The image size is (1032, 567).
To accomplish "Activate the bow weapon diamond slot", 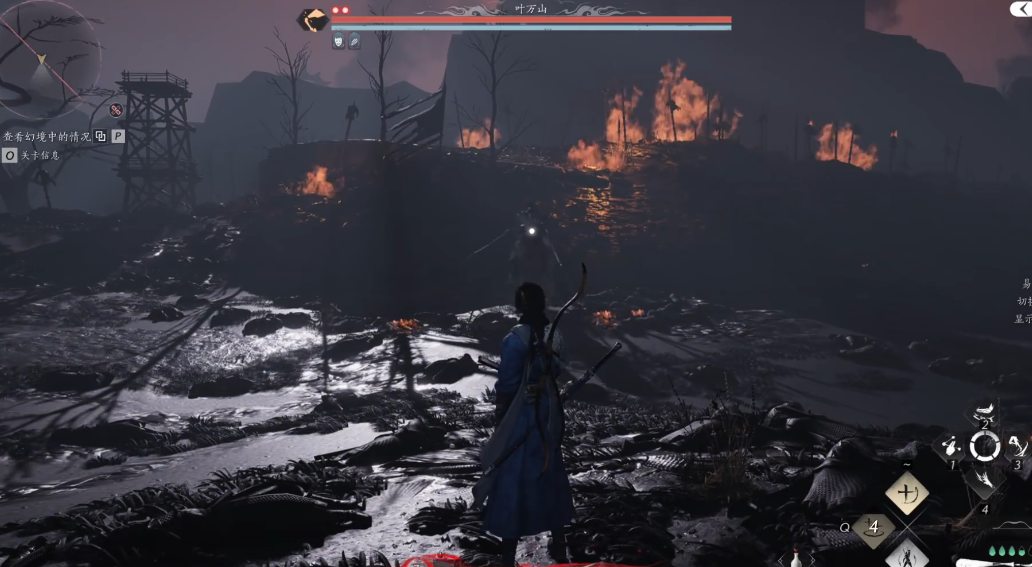I will pos(907,492).
